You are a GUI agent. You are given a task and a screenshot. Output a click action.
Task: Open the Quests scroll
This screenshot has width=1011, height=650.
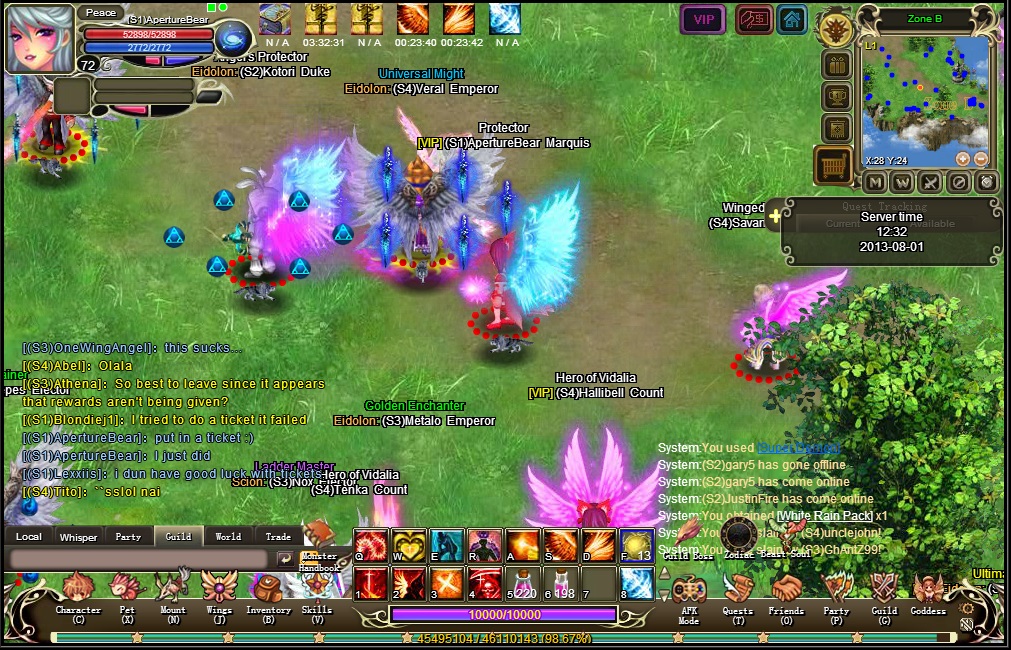click(x=738, y=593)
